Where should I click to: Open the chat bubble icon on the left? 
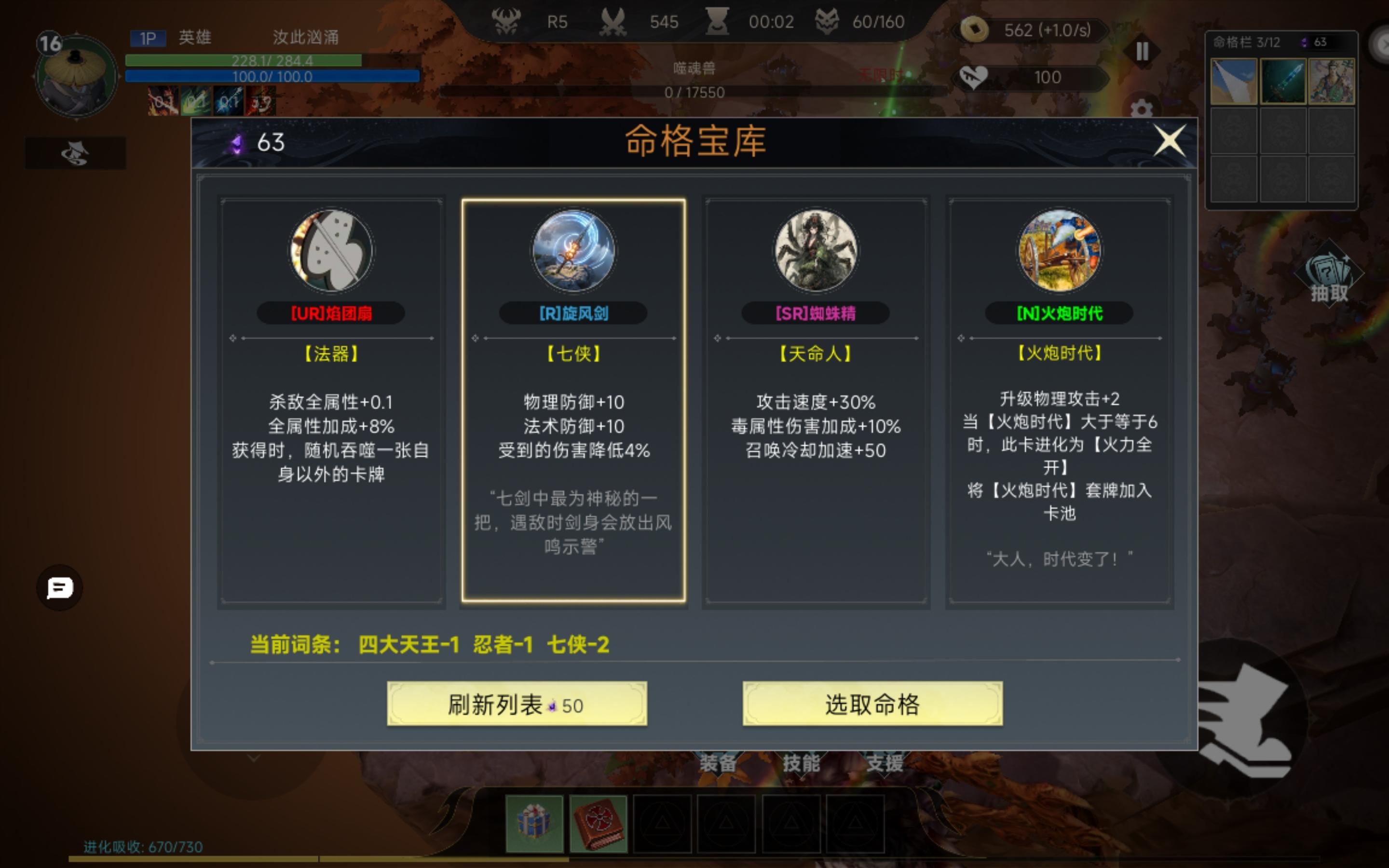tap(60, 587)
